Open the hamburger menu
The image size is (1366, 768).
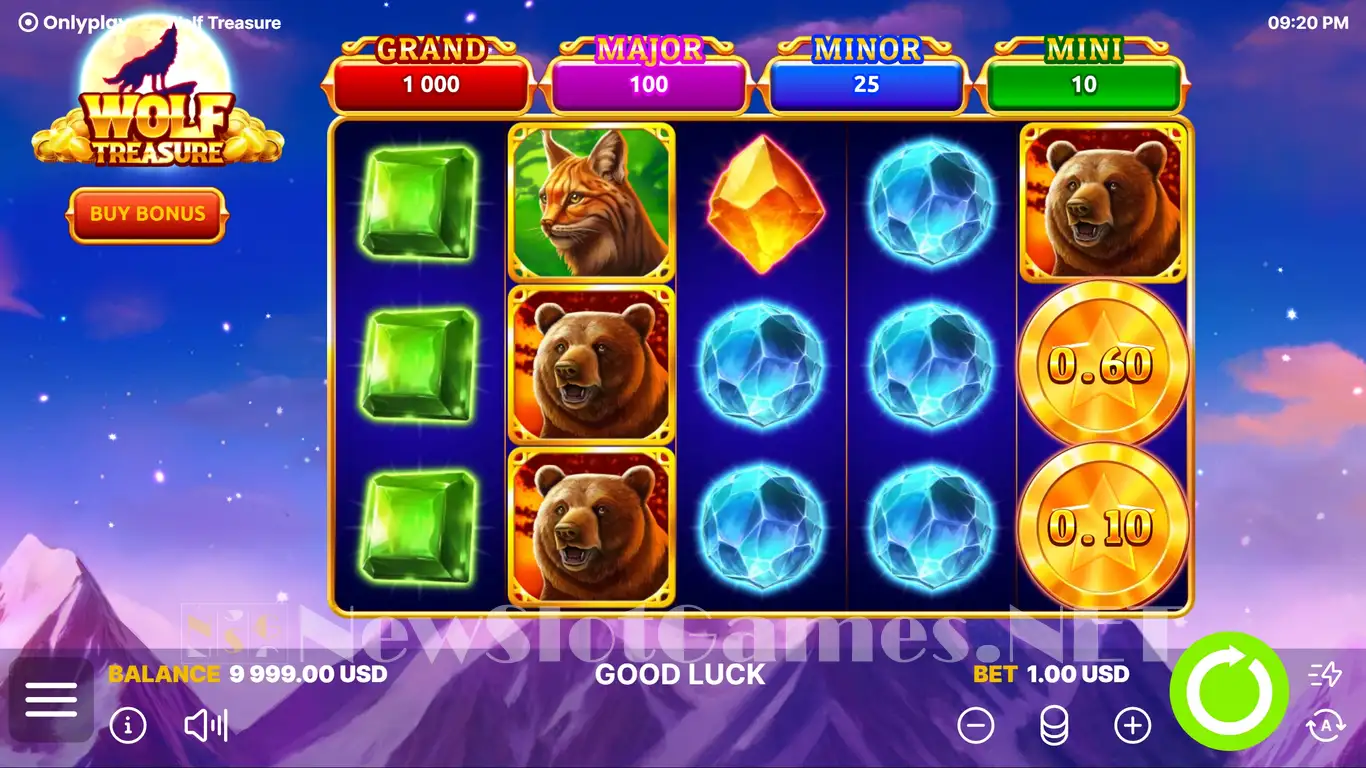click(x=51, y=699)
